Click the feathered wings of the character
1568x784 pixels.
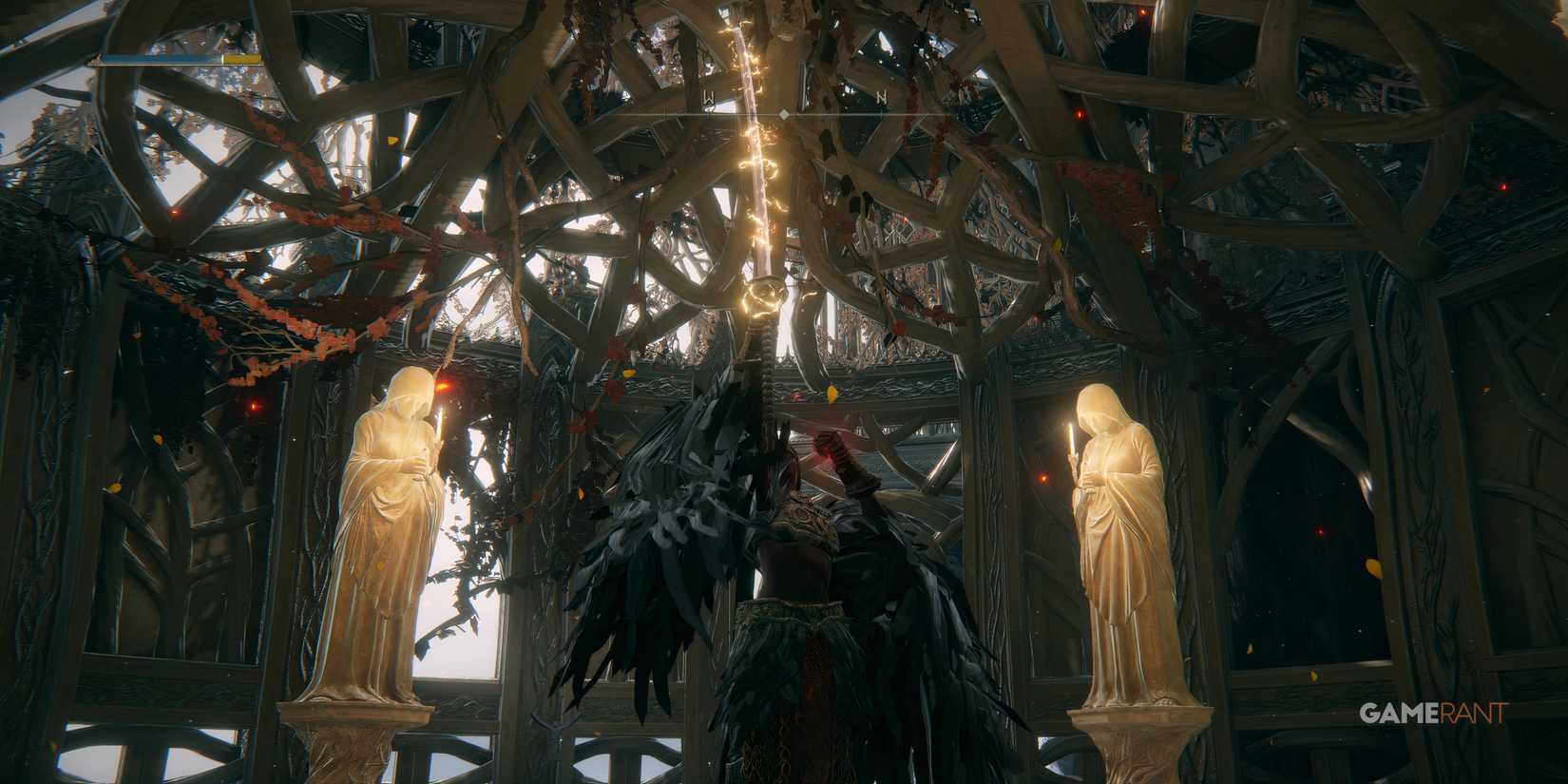coord(665,542)
